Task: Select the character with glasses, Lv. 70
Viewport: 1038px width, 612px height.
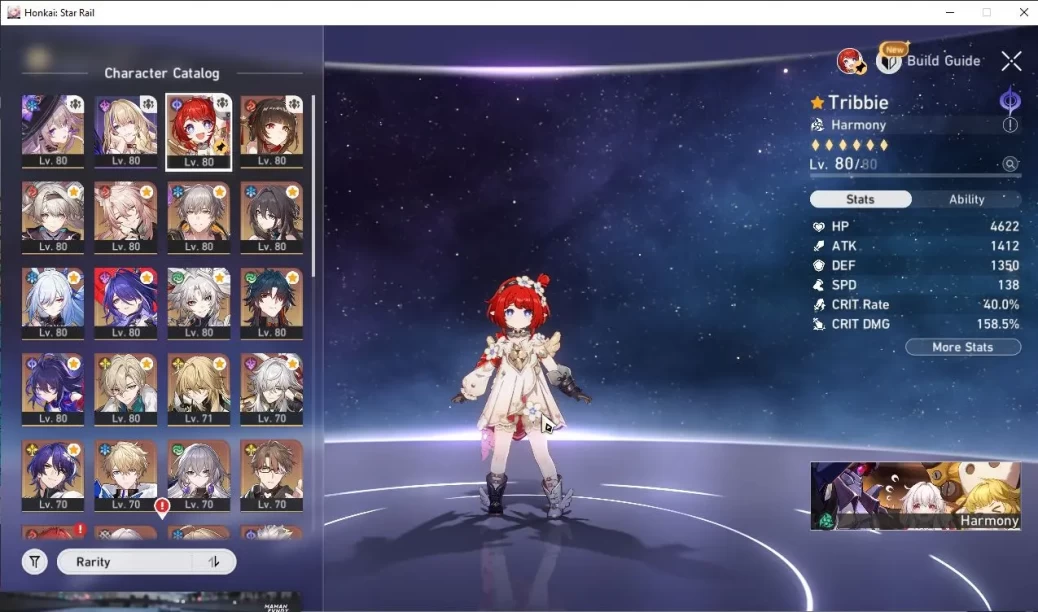Action: 271,476
